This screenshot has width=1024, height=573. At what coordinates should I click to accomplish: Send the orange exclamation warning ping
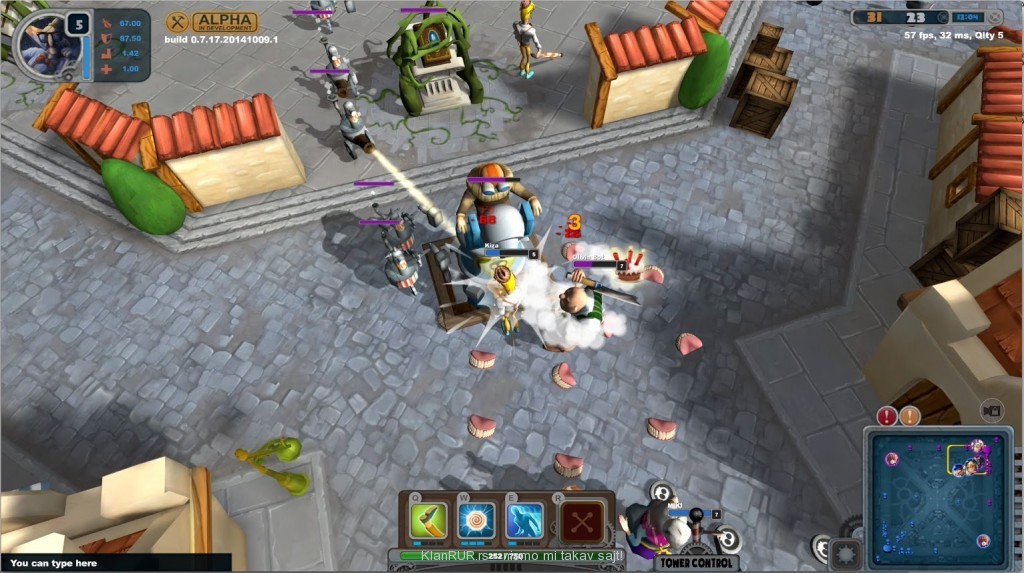coord(909,416)
